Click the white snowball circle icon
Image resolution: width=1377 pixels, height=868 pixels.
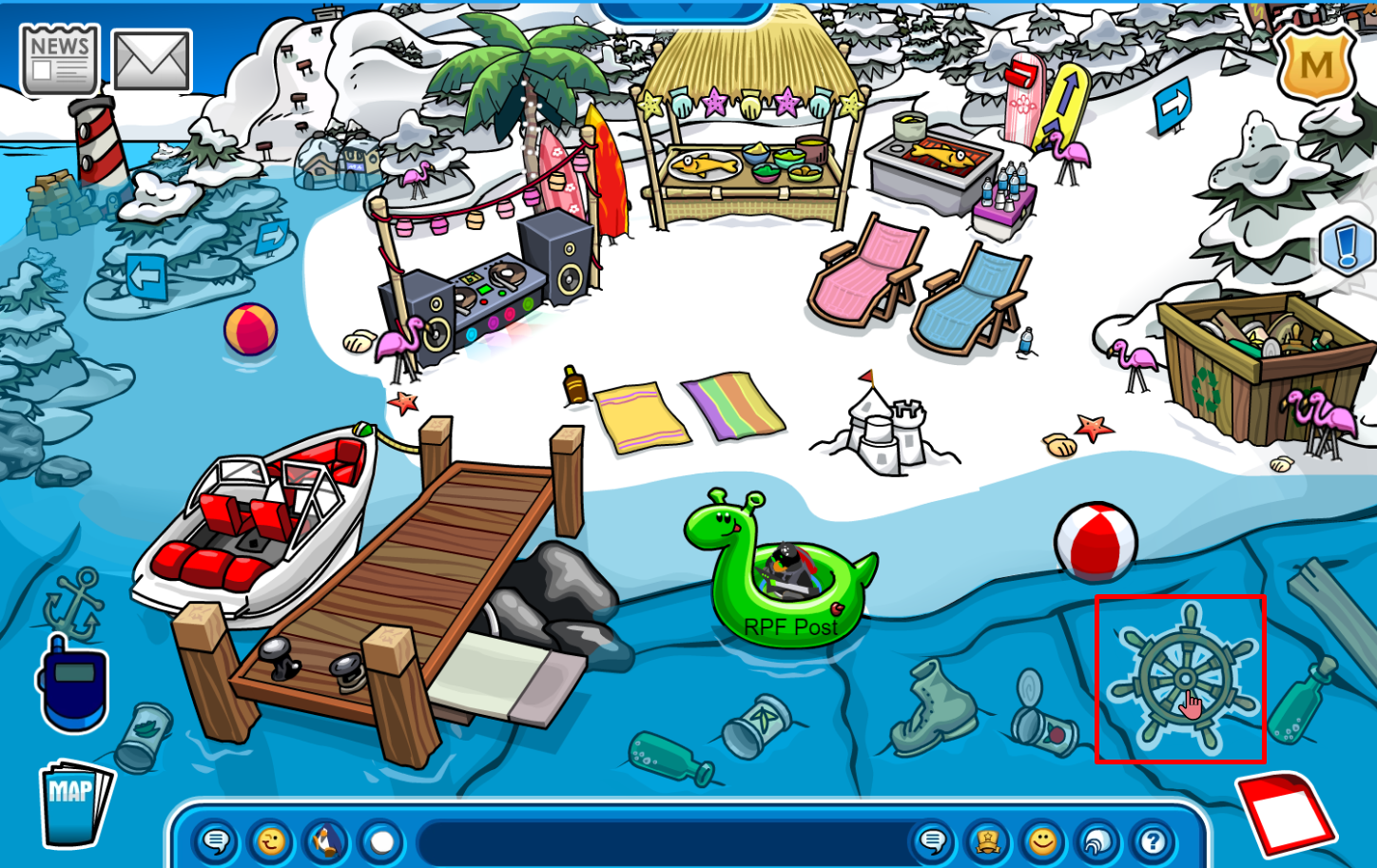pyautogui.click(x=380, y=840)
